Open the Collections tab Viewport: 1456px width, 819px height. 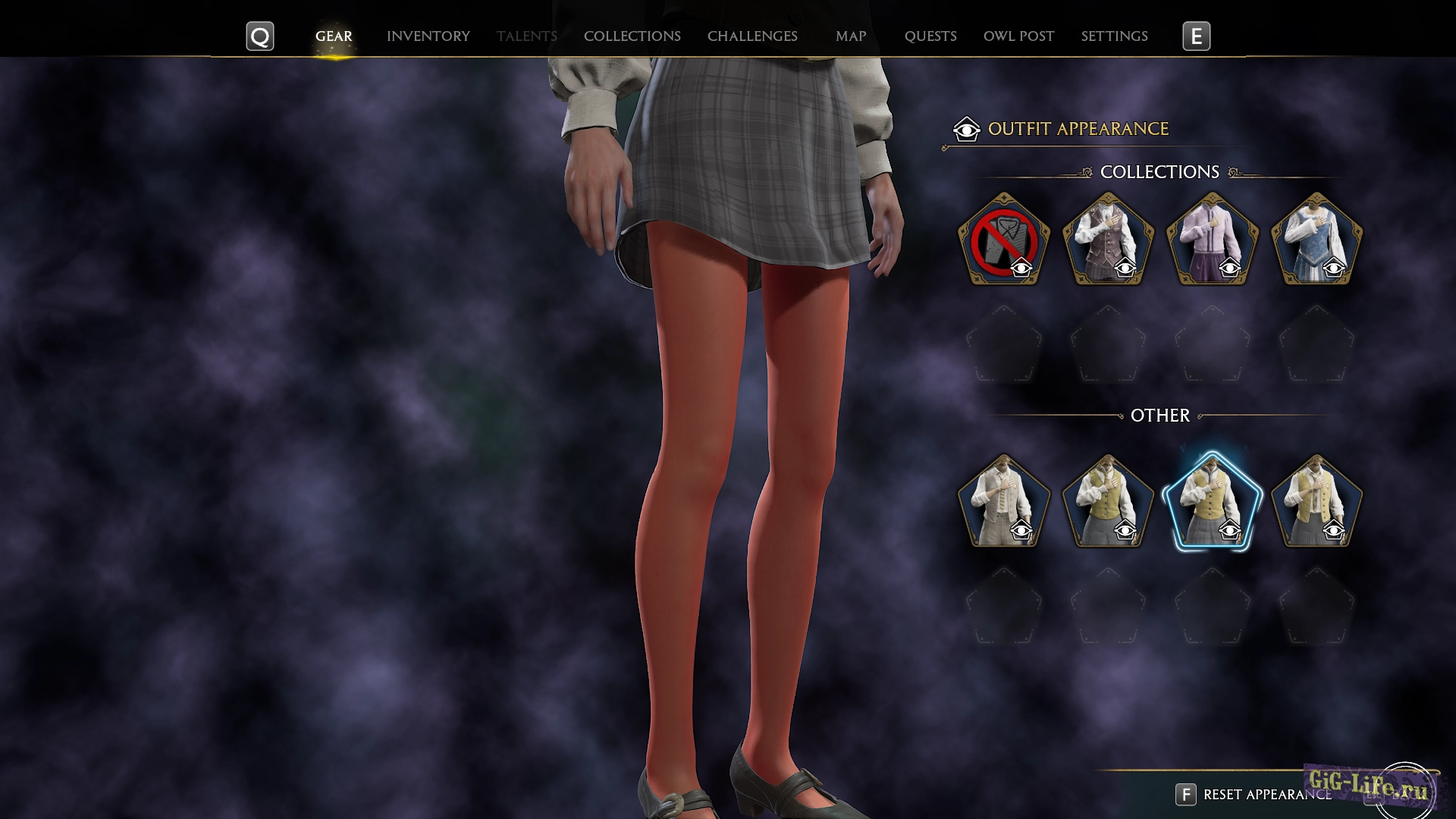tap(632, 36)
